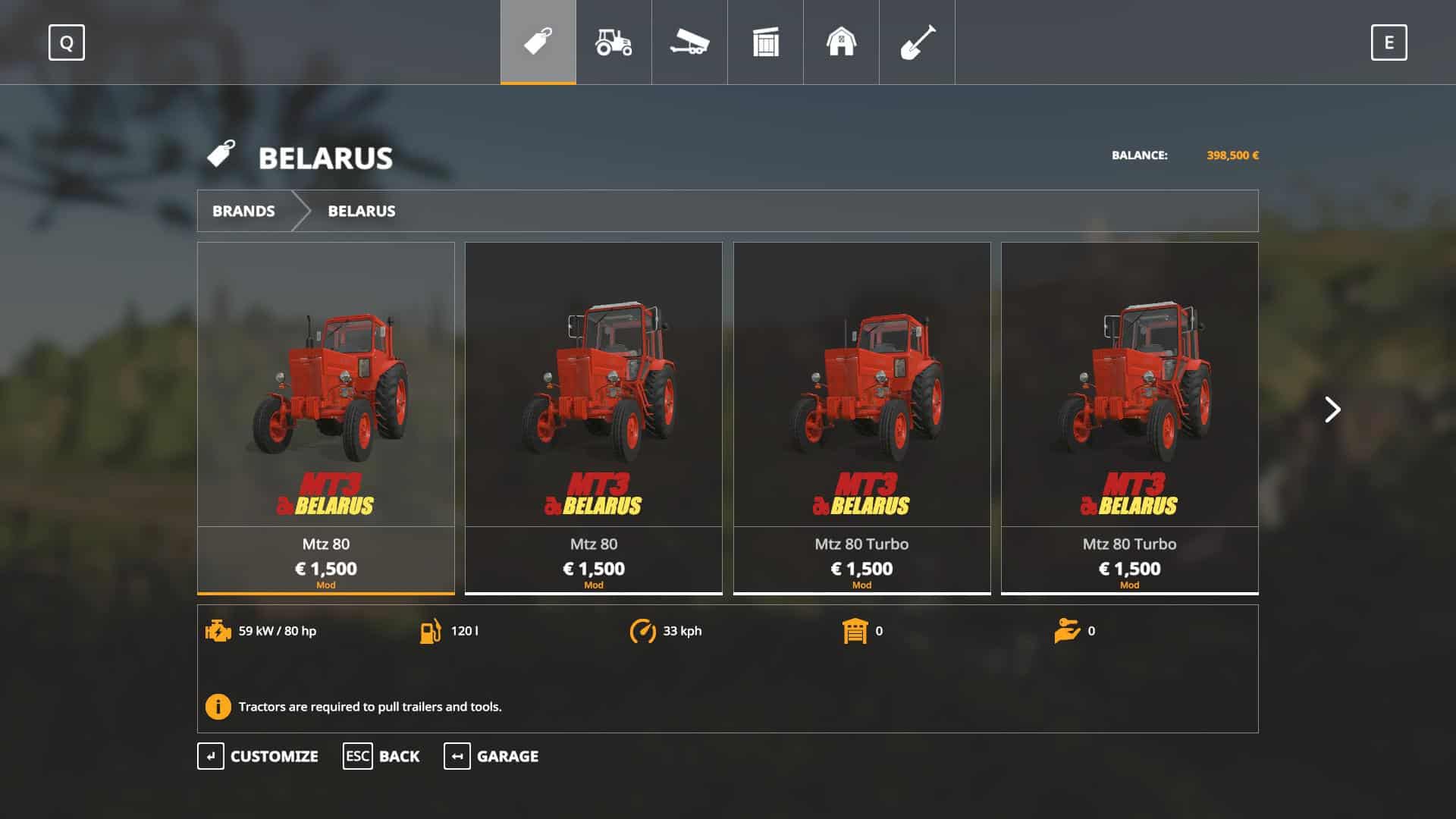Go back to BRANDS in the breadcrumb

tap(243, 211)
